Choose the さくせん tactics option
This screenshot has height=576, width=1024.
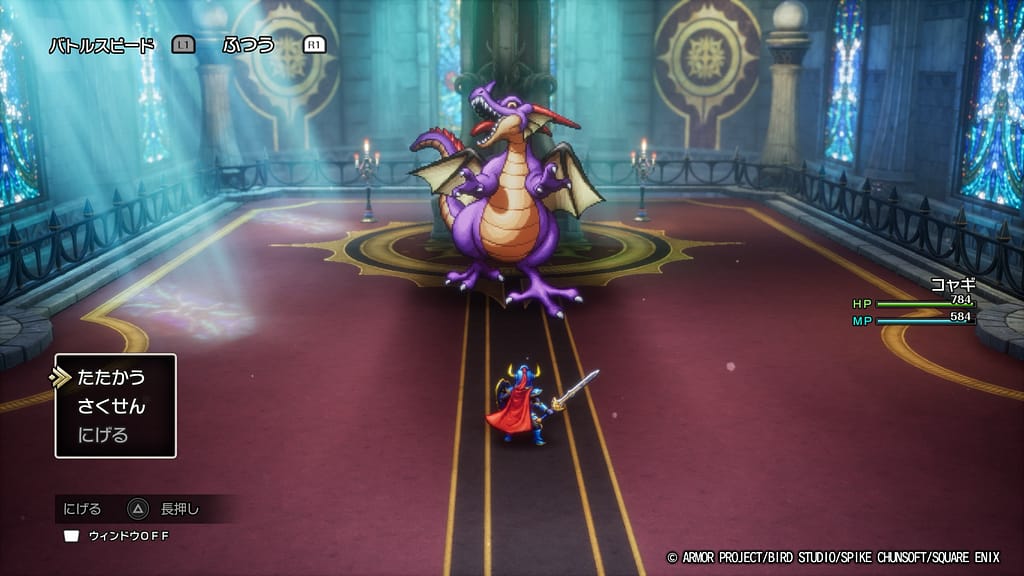point(111,406)
